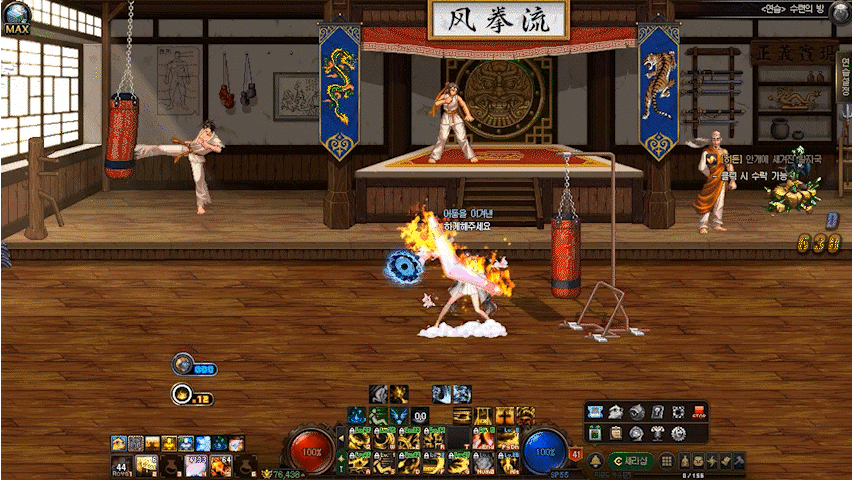The width and height of the screenshot is (854, 480).
Task: Click the MAX portrait icon
Action: [16, 17]
